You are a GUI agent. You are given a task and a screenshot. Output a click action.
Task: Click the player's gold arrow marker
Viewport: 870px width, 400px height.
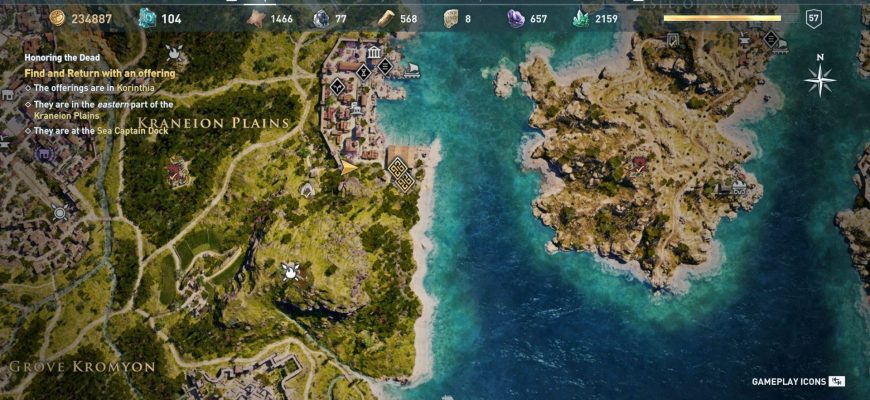tap(350, 167)
